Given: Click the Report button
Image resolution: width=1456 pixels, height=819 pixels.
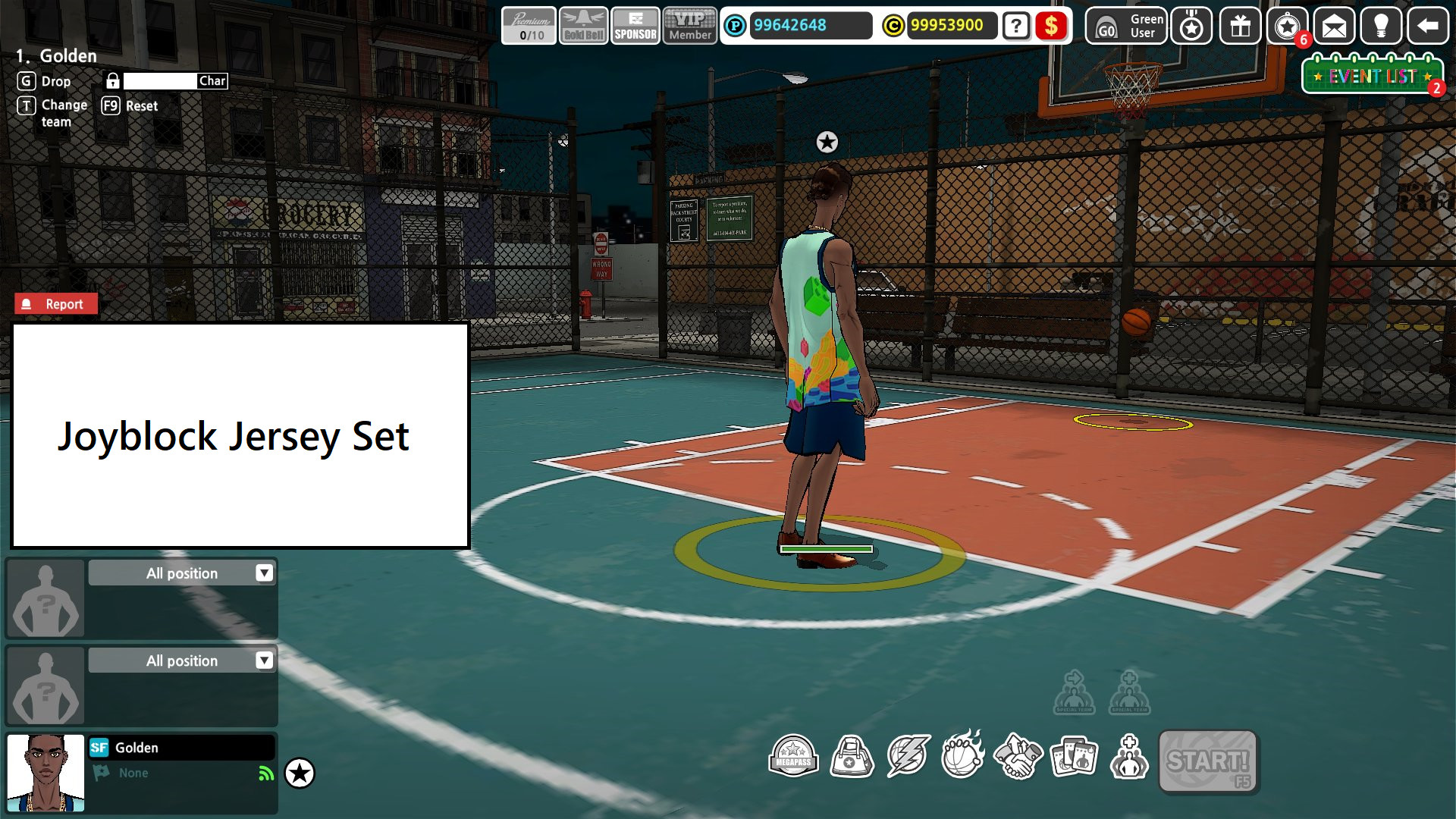Looking at the screenshot, I should click(55, 303).
